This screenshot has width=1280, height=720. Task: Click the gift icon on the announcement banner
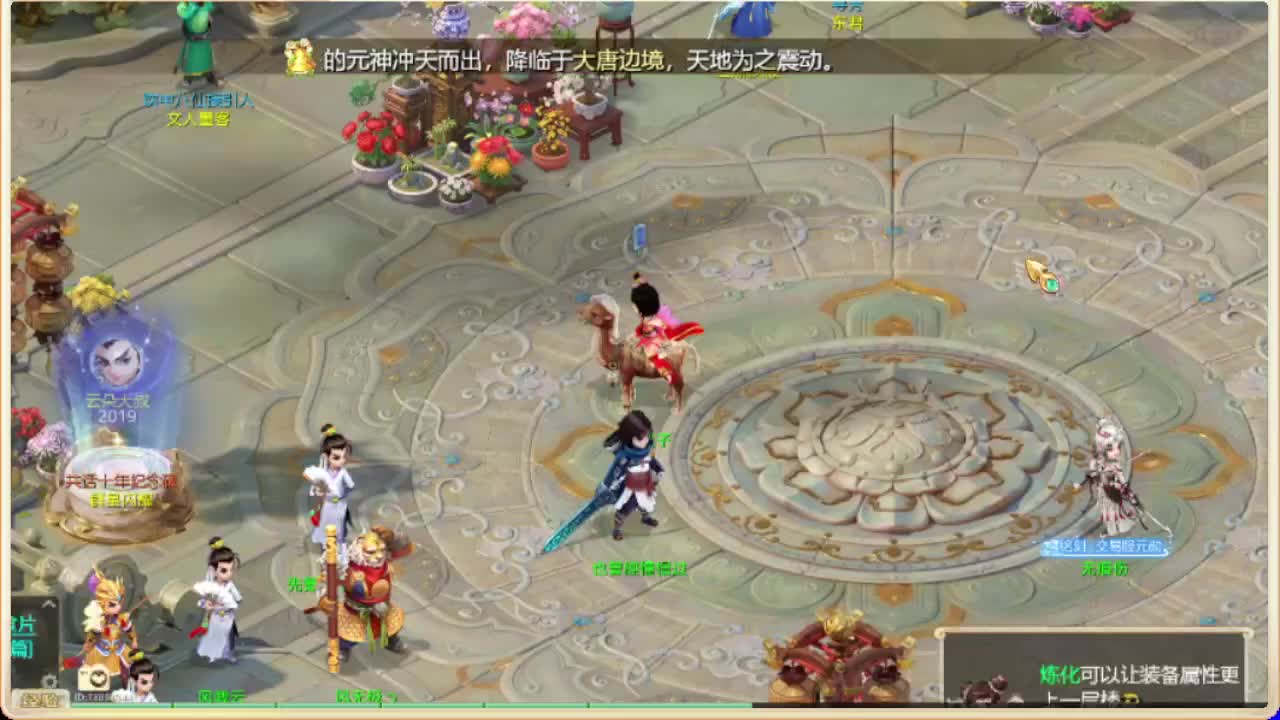296,62
